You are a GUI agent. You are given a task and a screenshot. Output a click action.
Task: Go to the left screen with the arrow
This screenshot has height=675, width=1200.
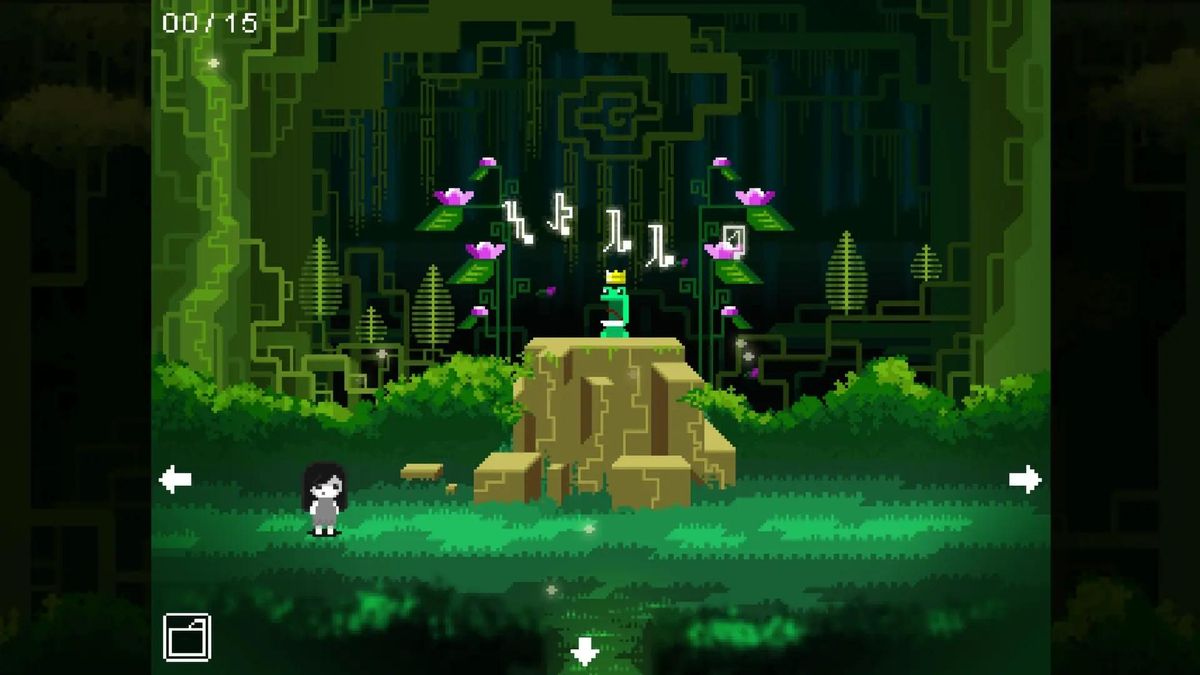tap(175, 480)
